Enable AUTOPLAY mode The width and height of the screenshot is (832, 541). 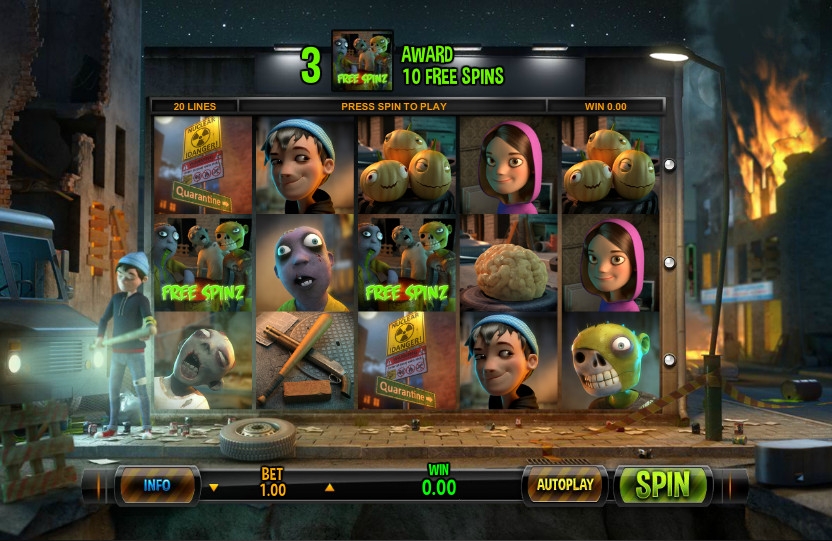point(565,485)
